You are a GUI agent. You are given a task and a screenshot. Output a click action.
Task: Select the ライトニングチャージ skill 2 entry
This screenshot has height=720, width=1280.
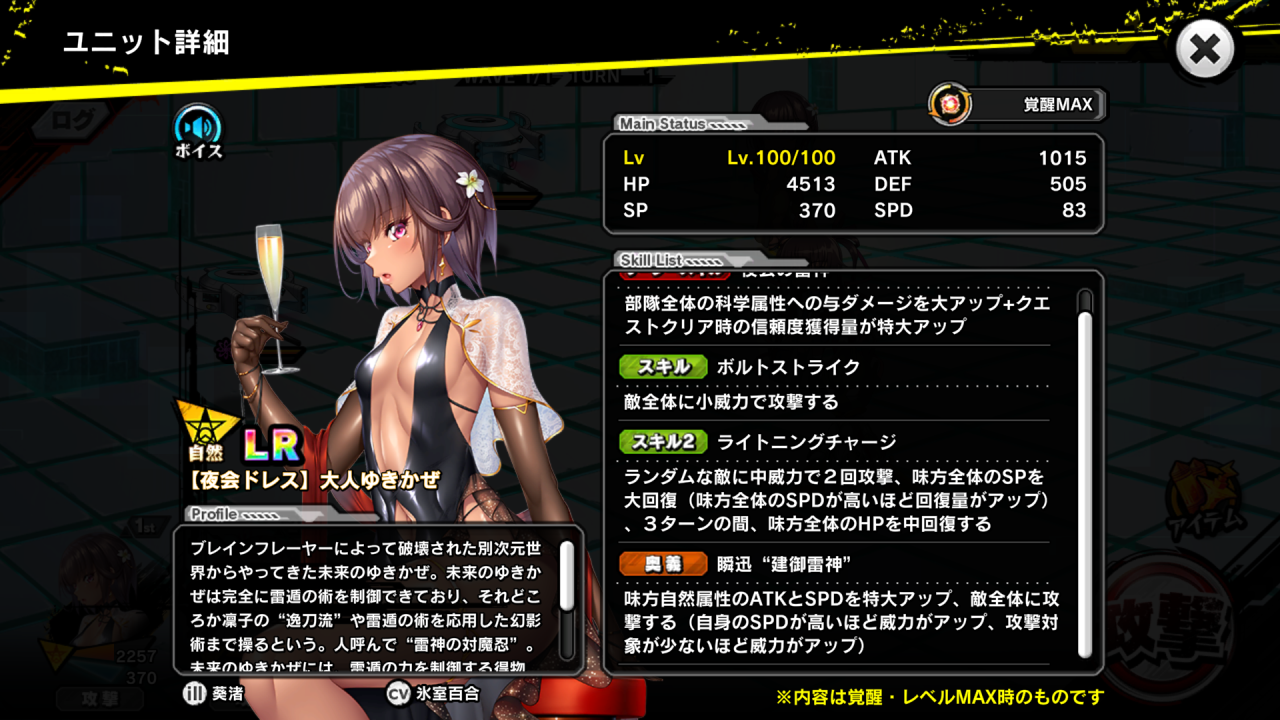click(x=805, y=442)
